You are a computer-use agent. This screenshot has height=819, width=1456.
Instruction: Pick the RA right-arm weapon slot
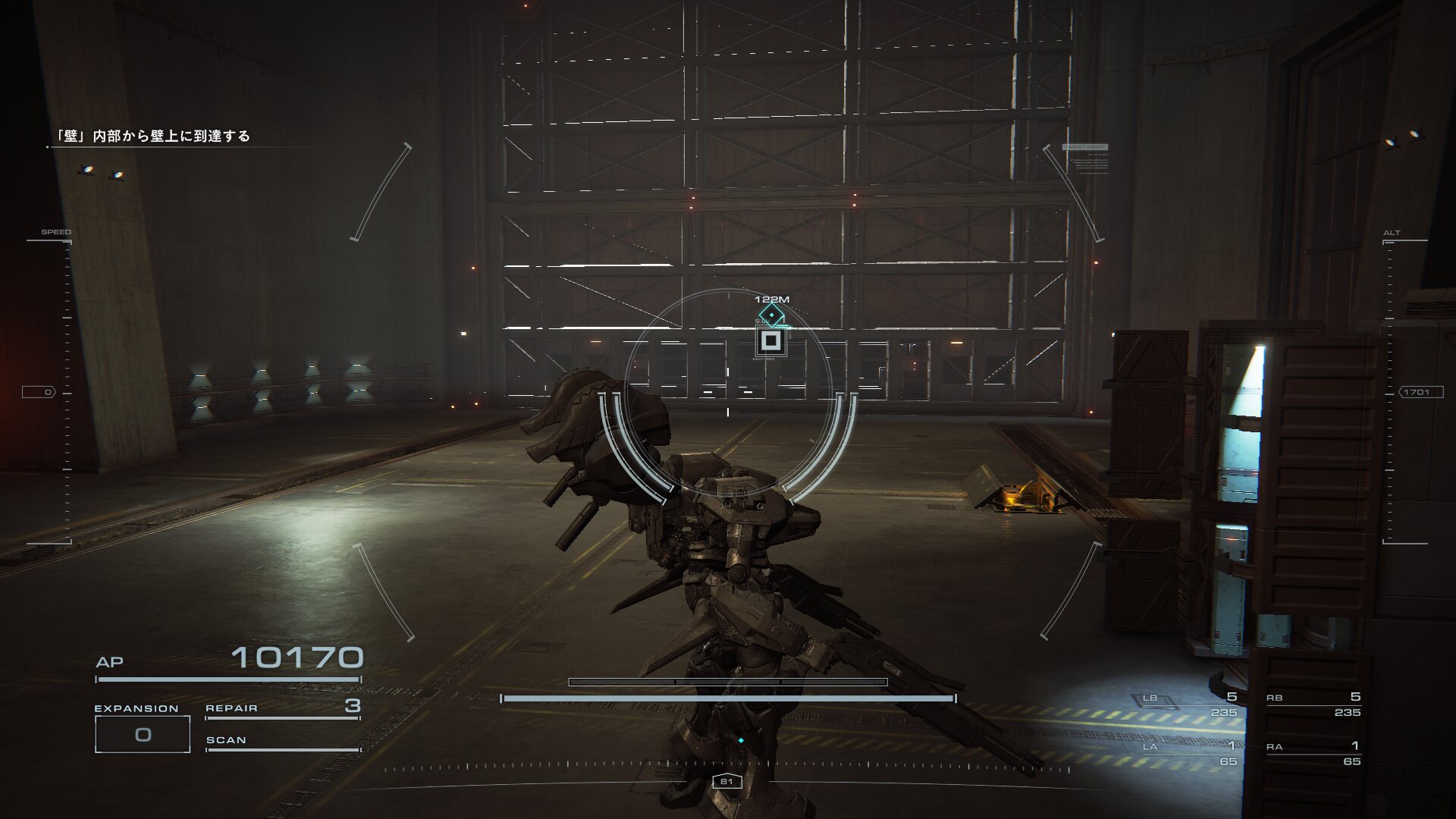1313,753
